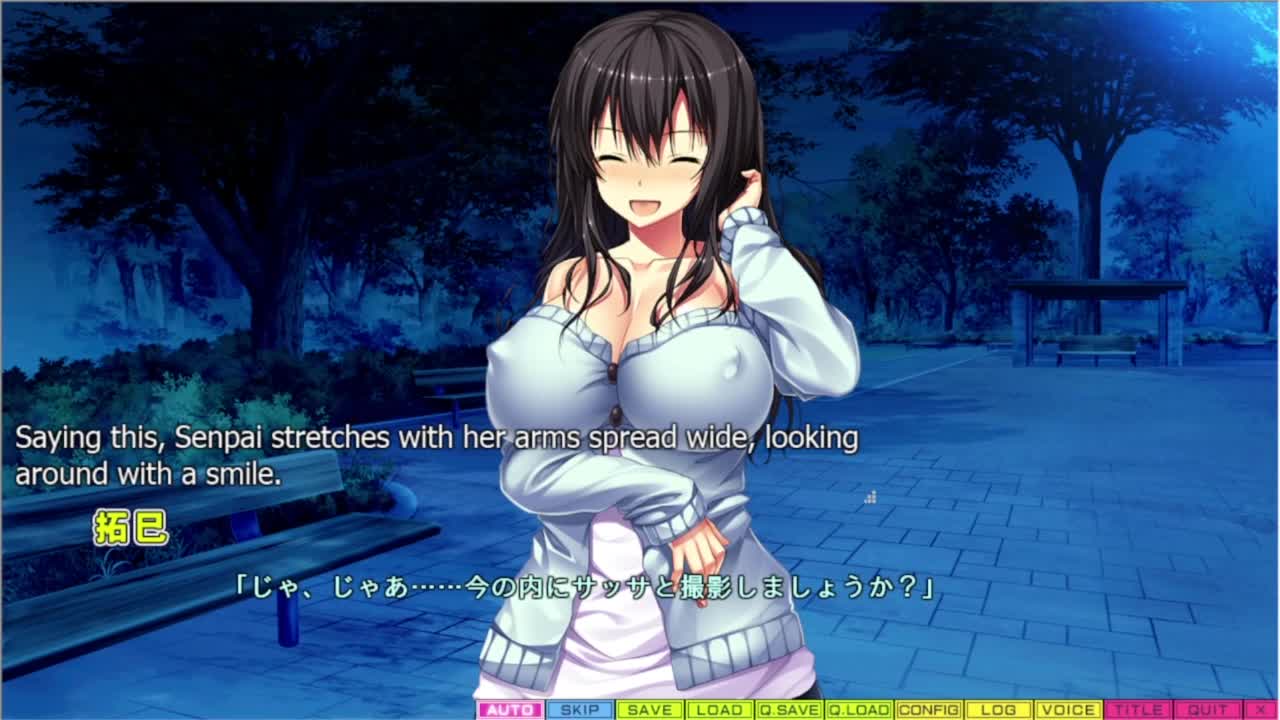
Task: Open the LOAD menu
Action: point(719,710)
